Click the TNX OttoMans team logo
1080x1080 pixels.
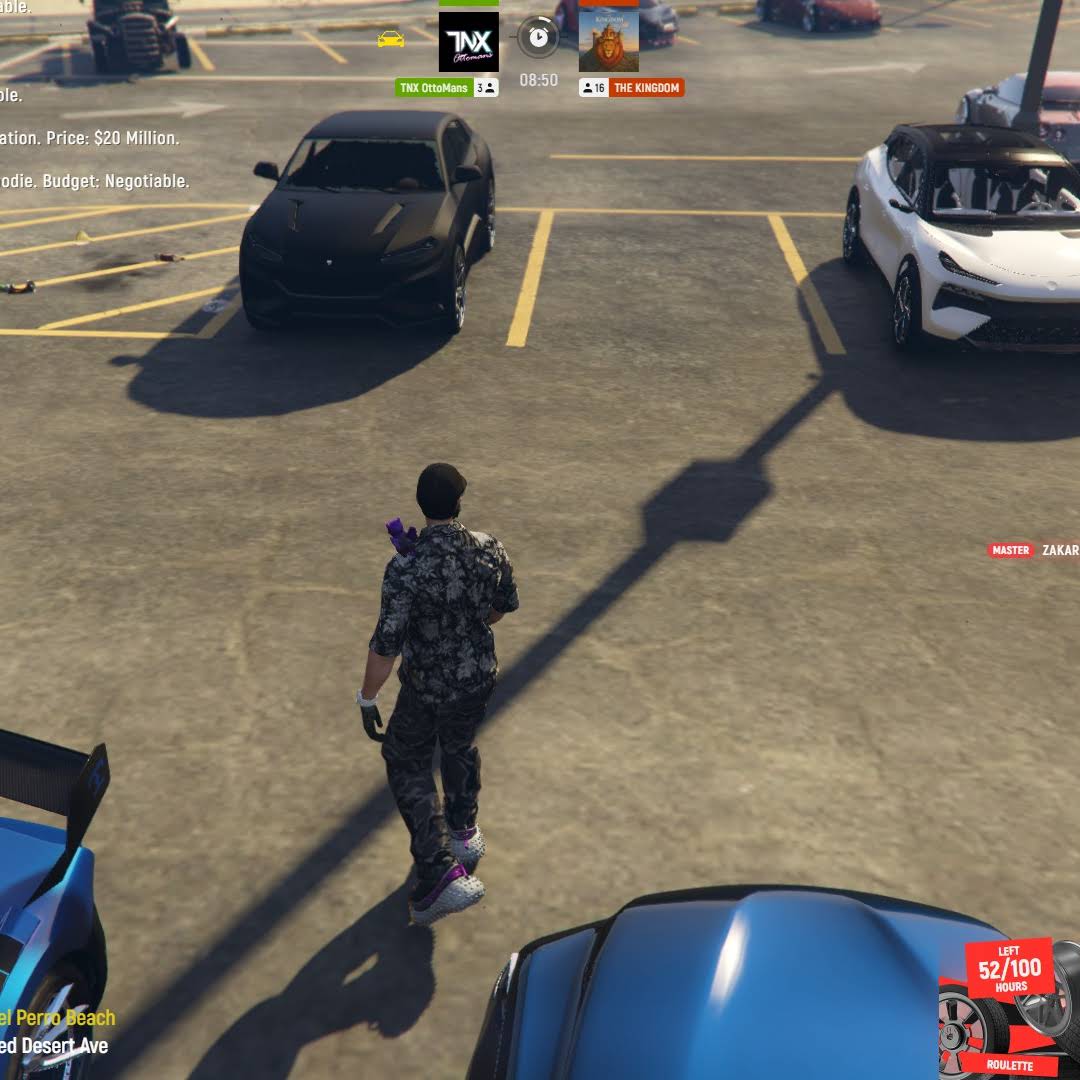tap(468, 41)
